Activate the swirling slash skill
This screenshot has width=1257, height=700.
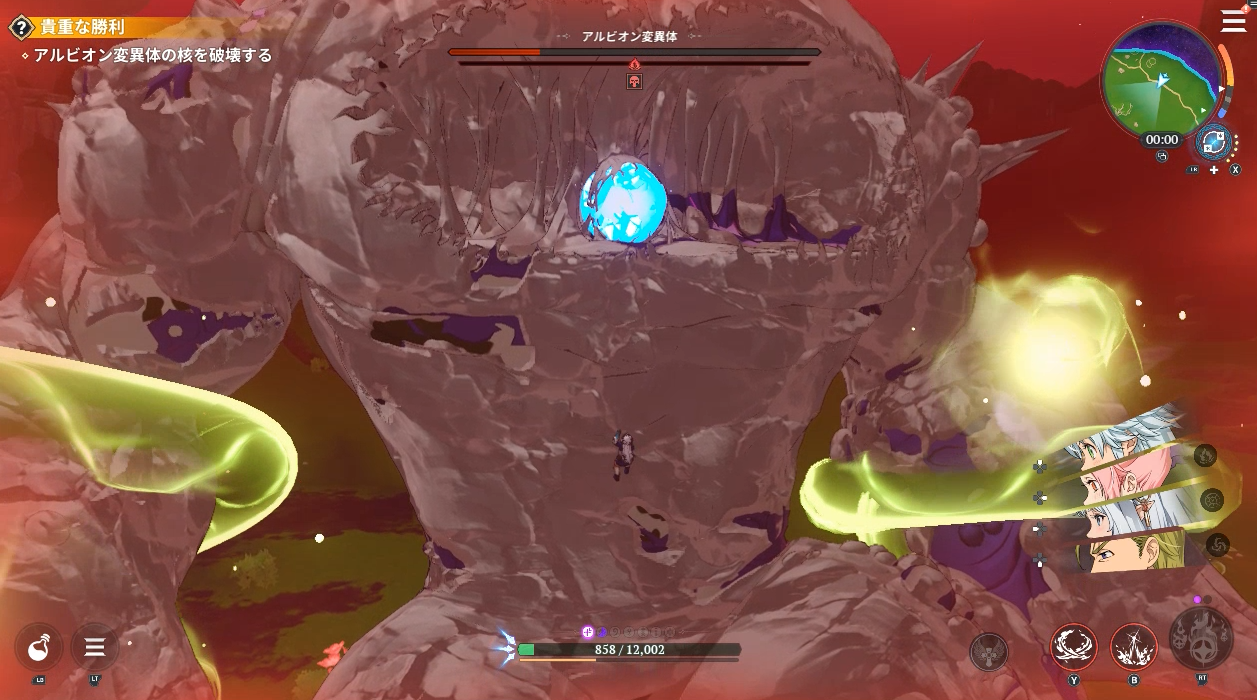click(x=1073, y=648)
